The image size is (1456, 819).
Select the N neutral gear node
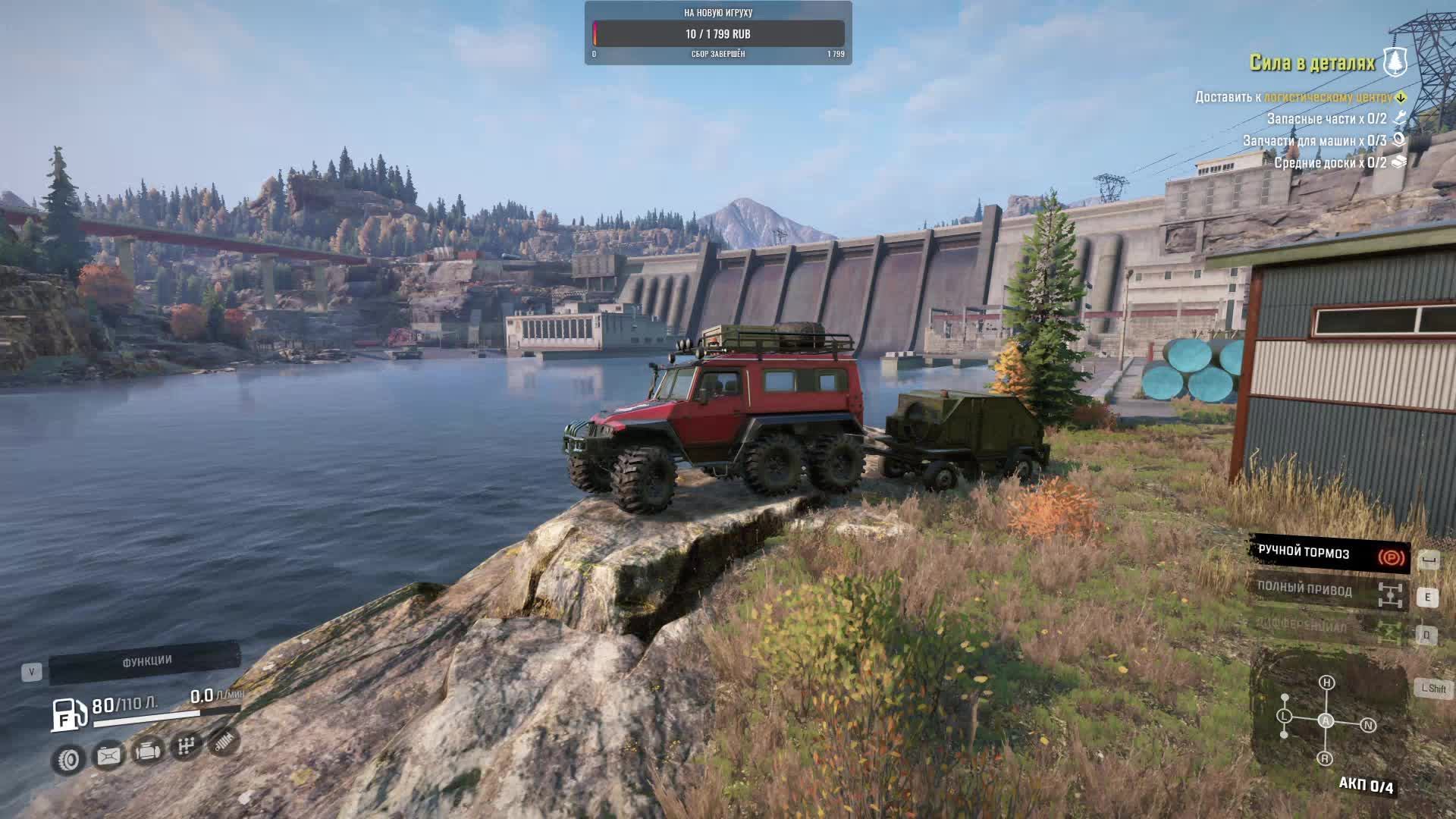1368,725
